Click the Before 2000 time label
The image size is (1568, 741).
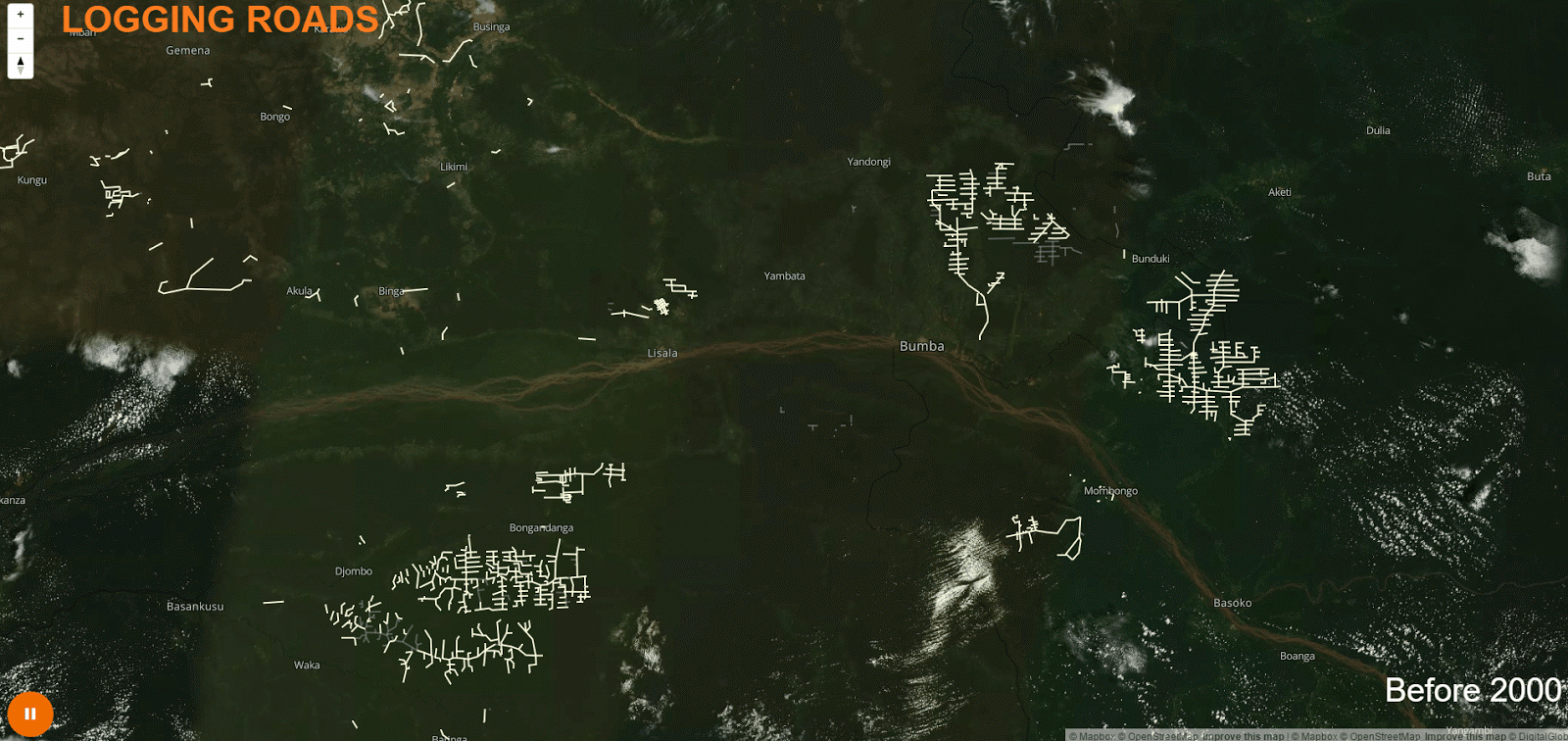click(x=1472, y=690)
